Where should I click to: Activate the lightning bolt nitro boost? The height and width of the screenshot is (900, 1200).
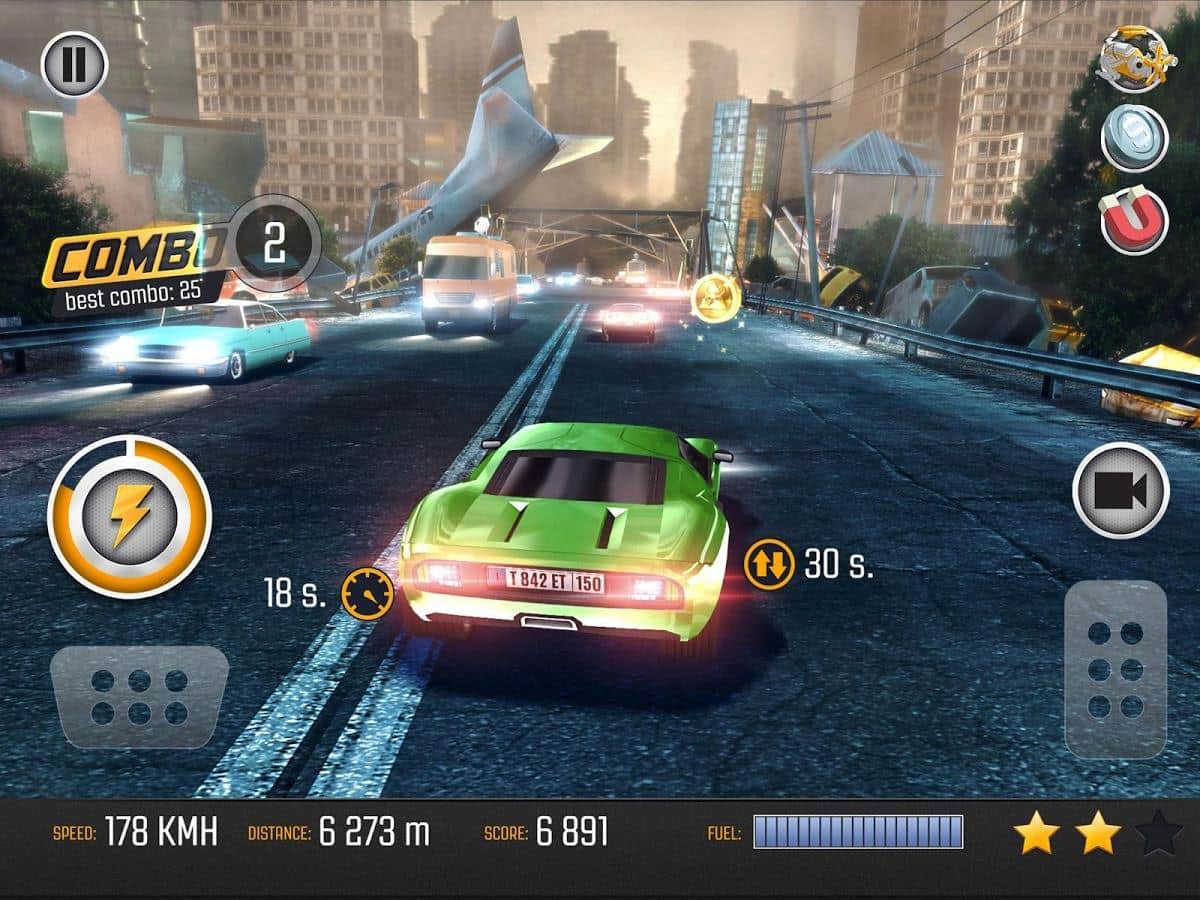coord(130,516)
